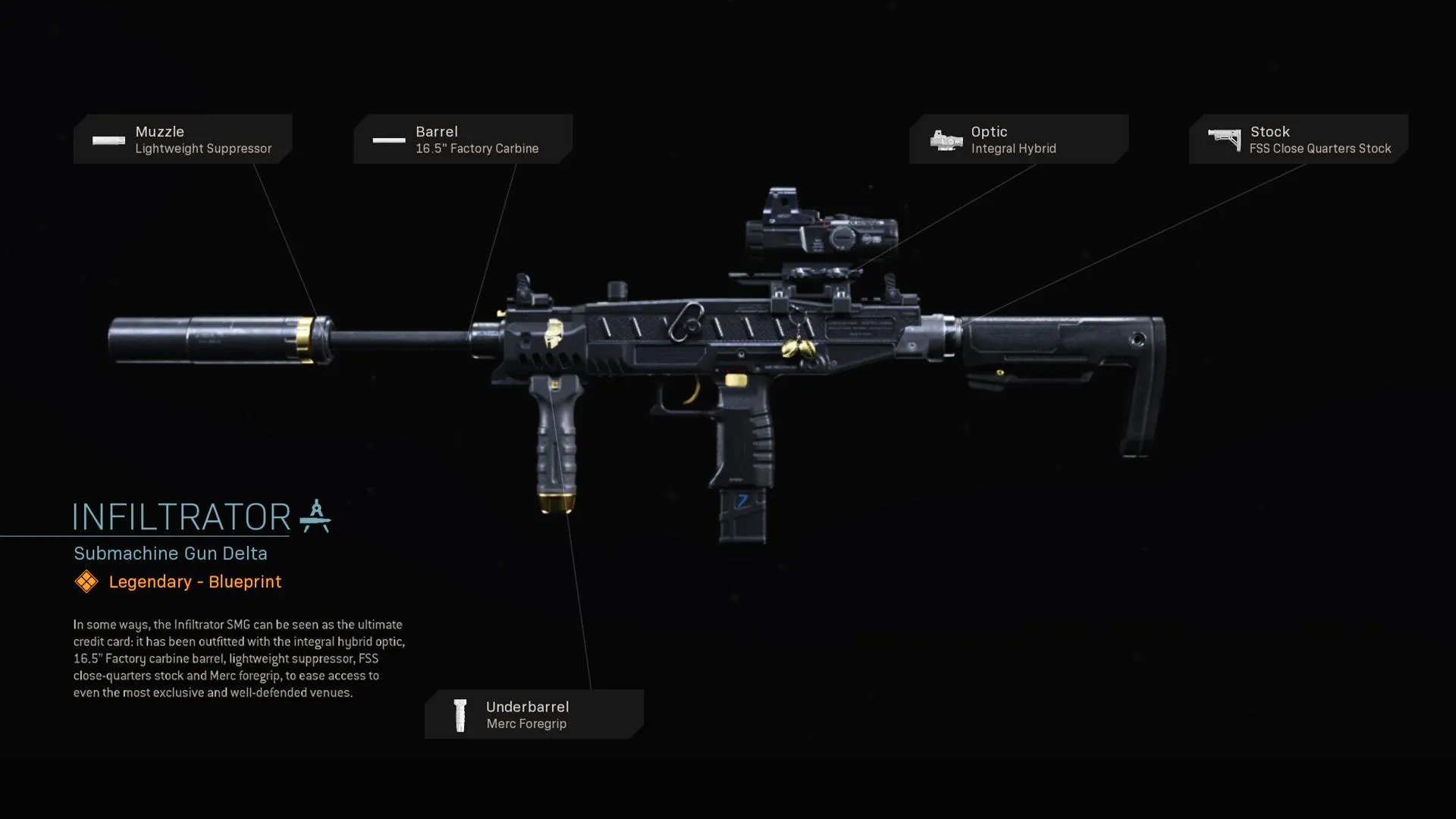This screenshot has height=819, width=1456.
Task: Open the Barrel 16.5" Factory Carbine slot
Action: point(463,140)
